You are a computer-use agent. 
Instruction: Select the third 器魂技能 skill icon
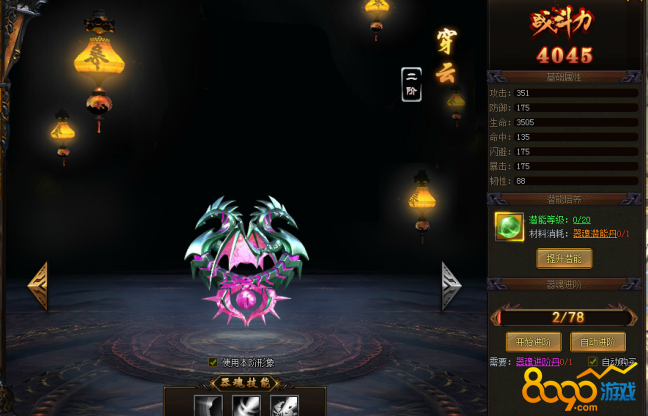(x=283, y=405)
